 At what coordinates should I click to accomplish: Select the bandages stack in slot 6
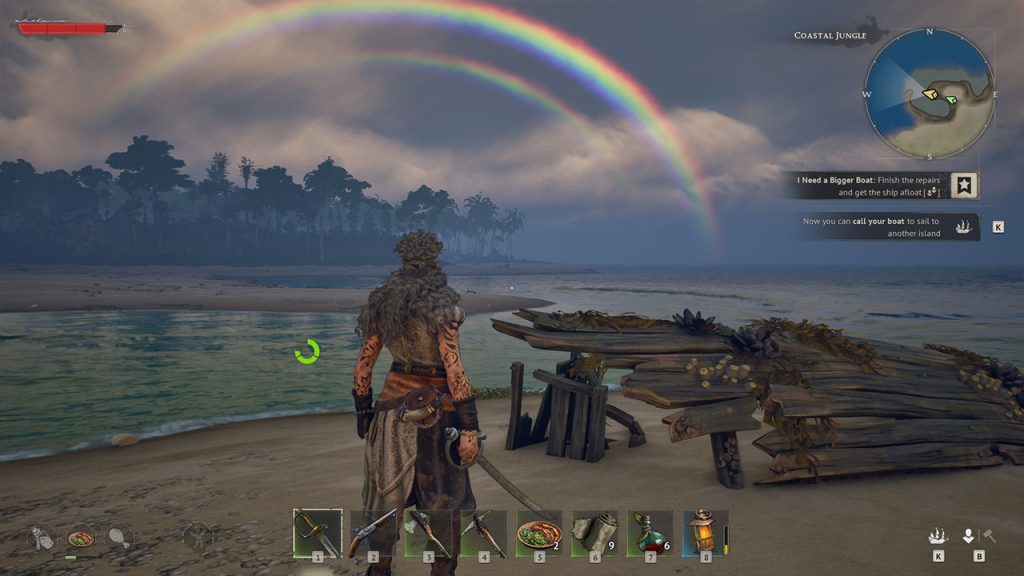point(595,532)
